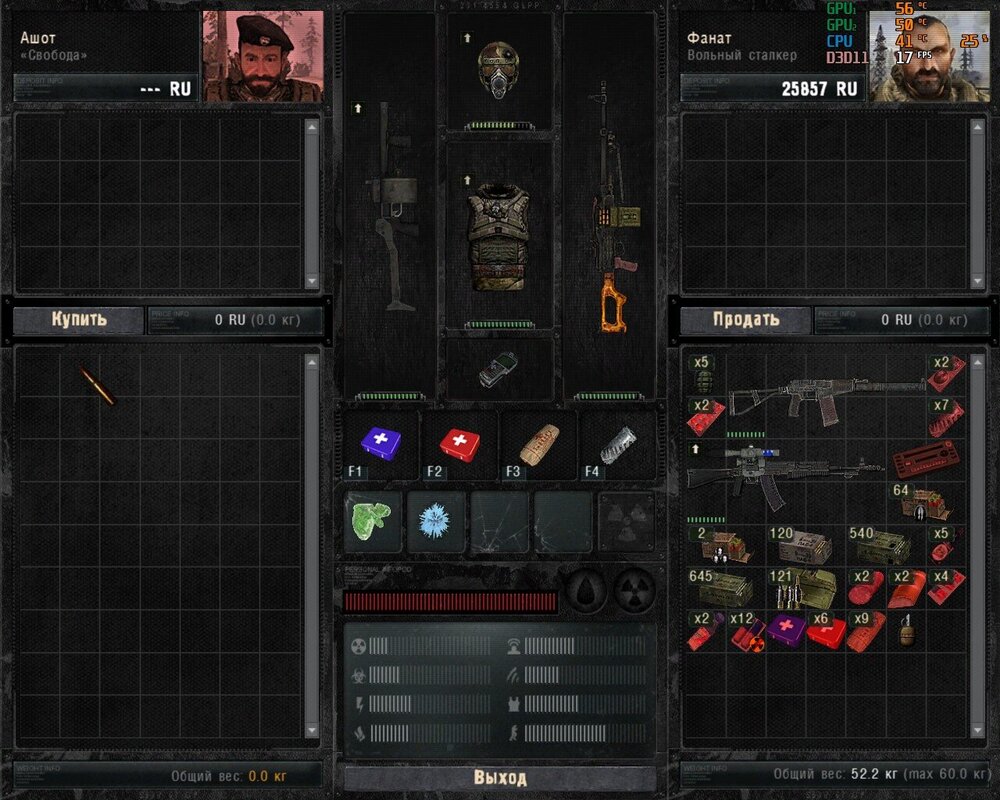Viewport: 1000px width, 800px height.
Task: Select the blue spiky artifact in the belt
Action: coord(437,520)
